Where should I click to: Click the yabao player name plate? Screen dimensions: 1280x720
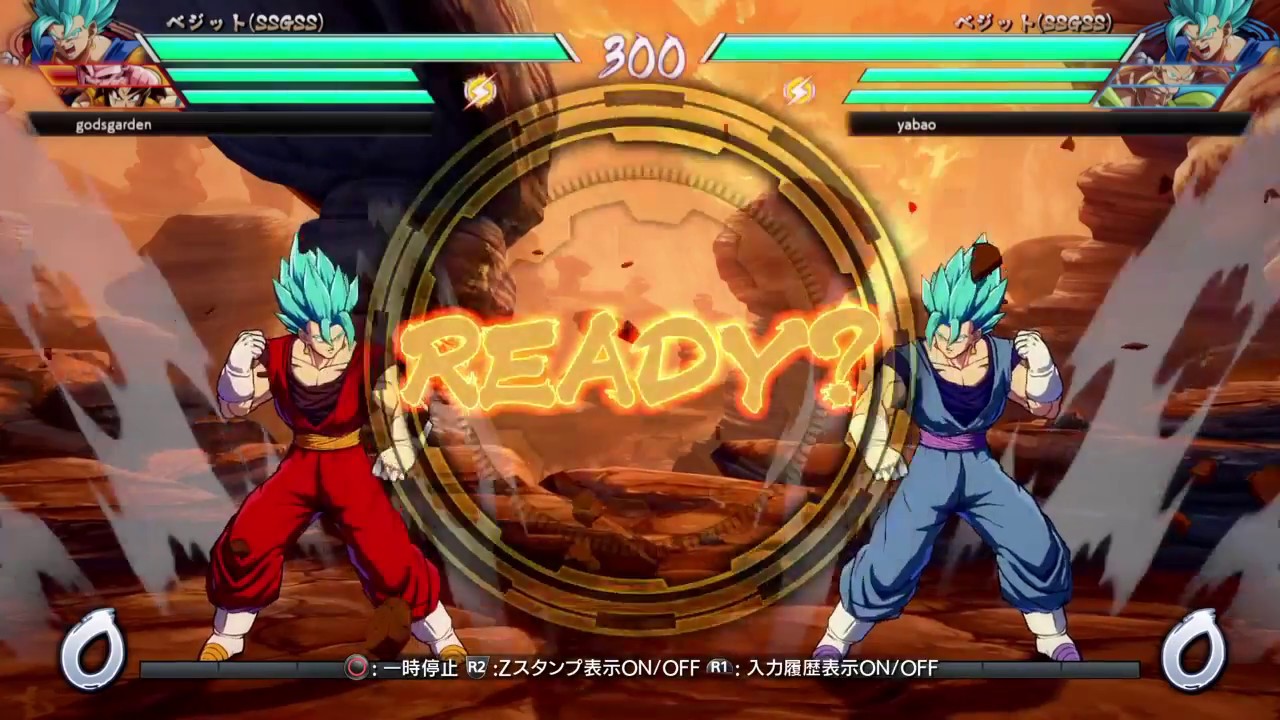pos(918,124)
